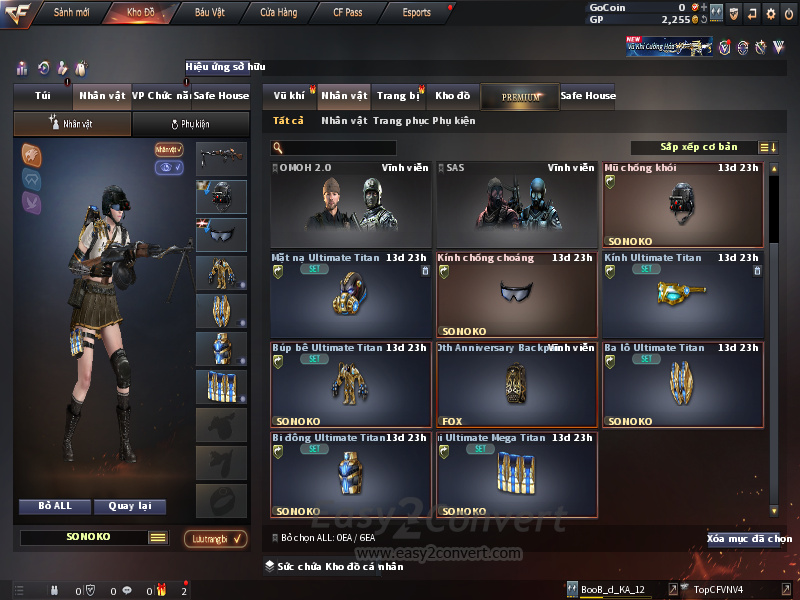Switch to the Báu Vật tab
800x600 pixels.
click(x=209, y=13)
